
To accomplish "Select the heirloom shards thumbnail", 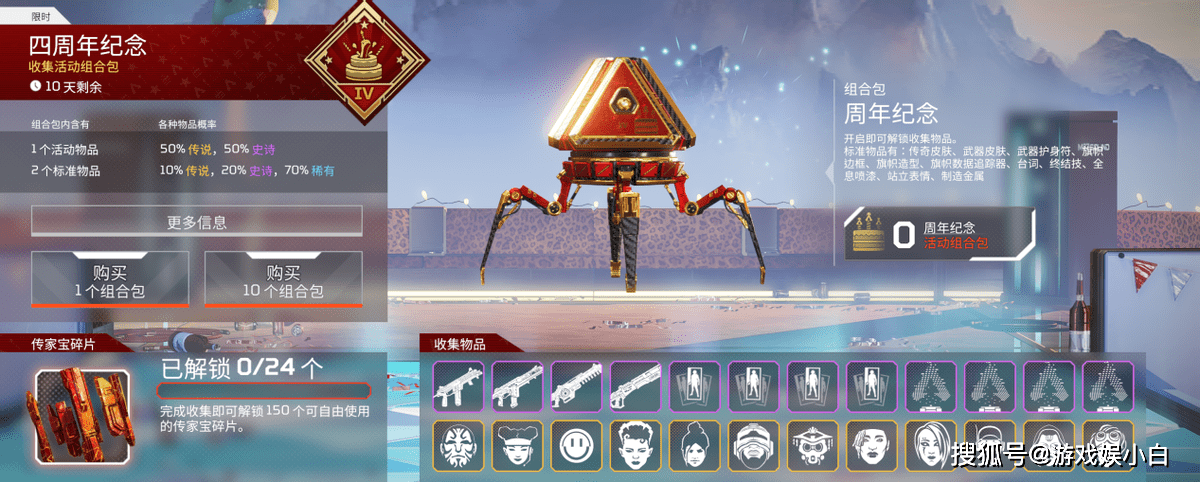I will (x=83, y=417).
